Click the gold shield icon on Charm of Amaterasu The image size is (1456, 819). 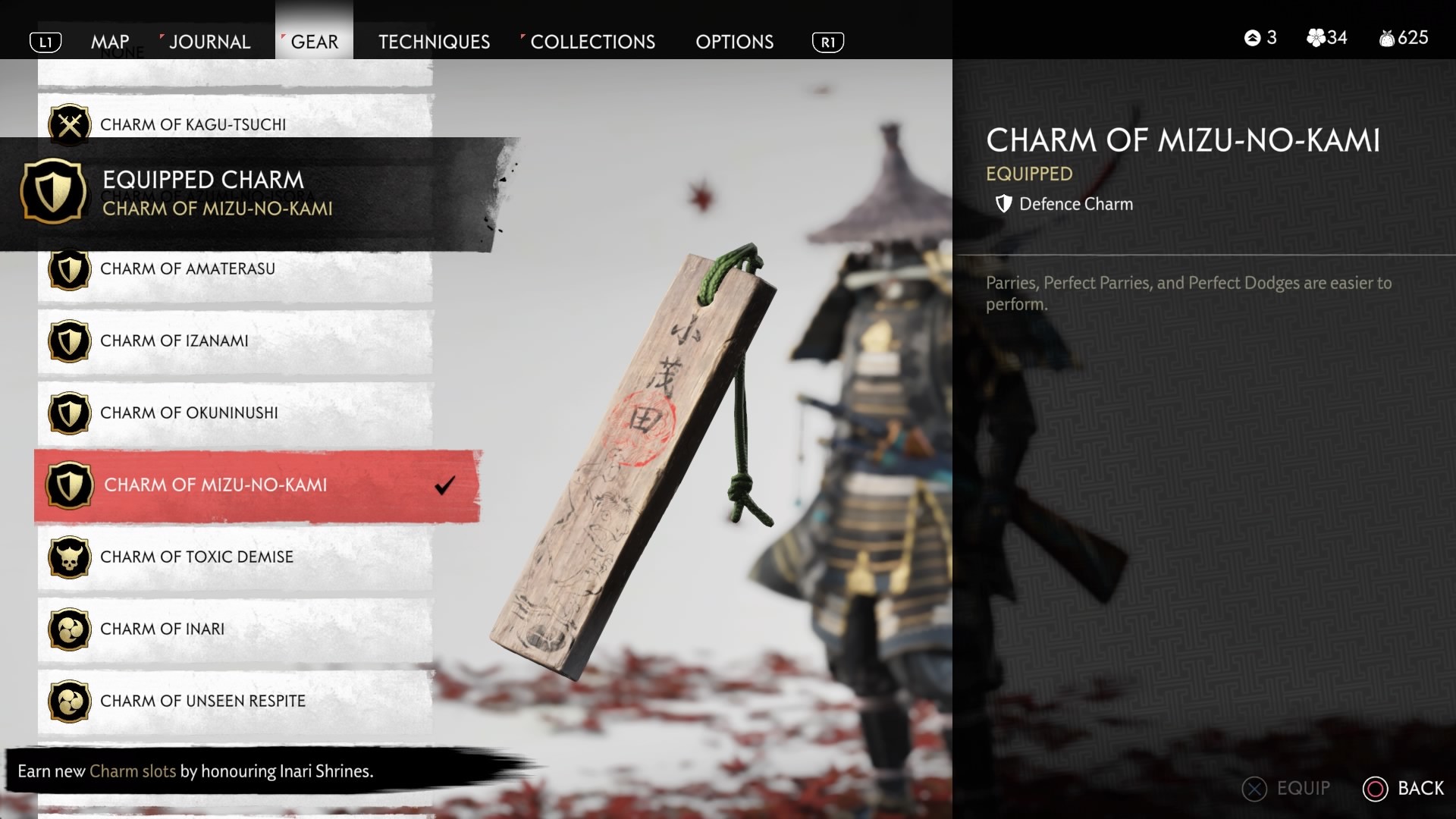[x=69, y=269]
